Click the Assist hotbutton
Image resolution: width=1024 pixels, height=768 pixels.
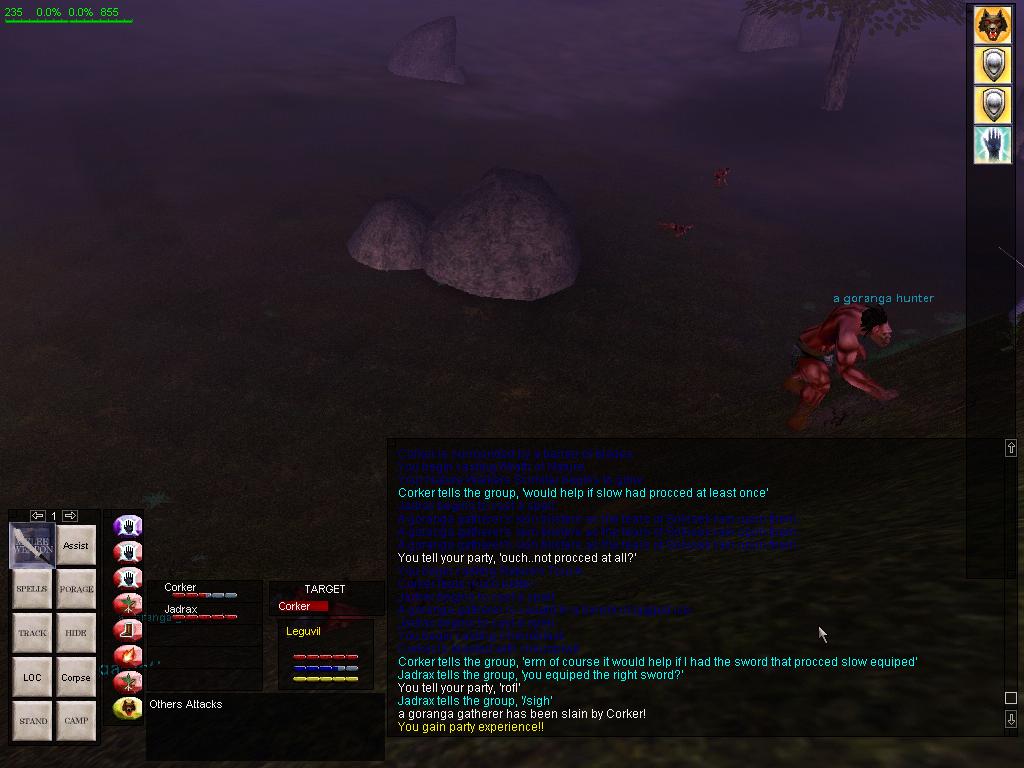[76, 546]
